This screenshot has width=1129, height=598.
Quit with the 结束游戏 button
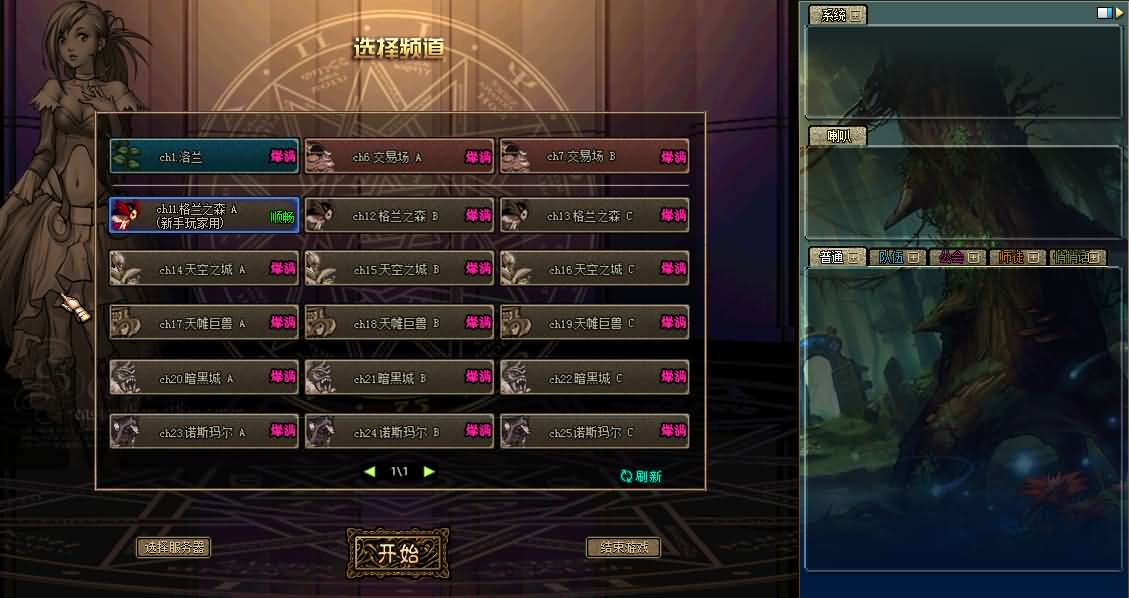(623, 548)
